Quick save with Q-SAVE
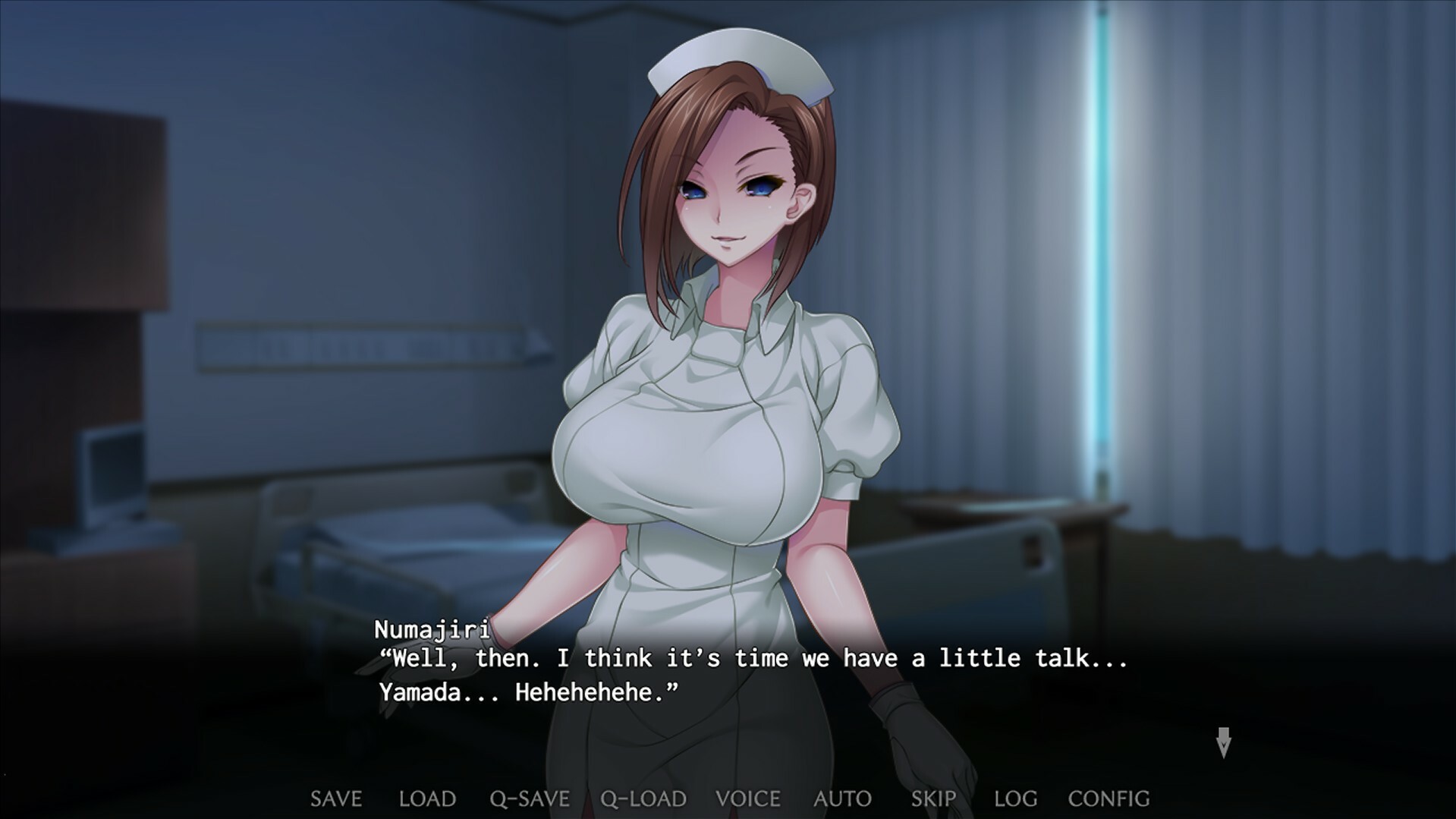Image resolution: width=1456 pixels, height=819 pixels. tap(530, 799)
